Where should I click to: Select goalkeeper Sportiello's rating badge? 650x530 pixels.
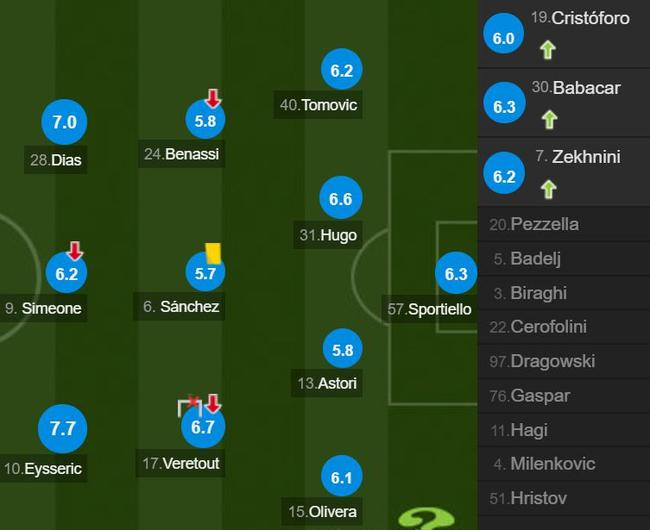click(x=456, y=274)
